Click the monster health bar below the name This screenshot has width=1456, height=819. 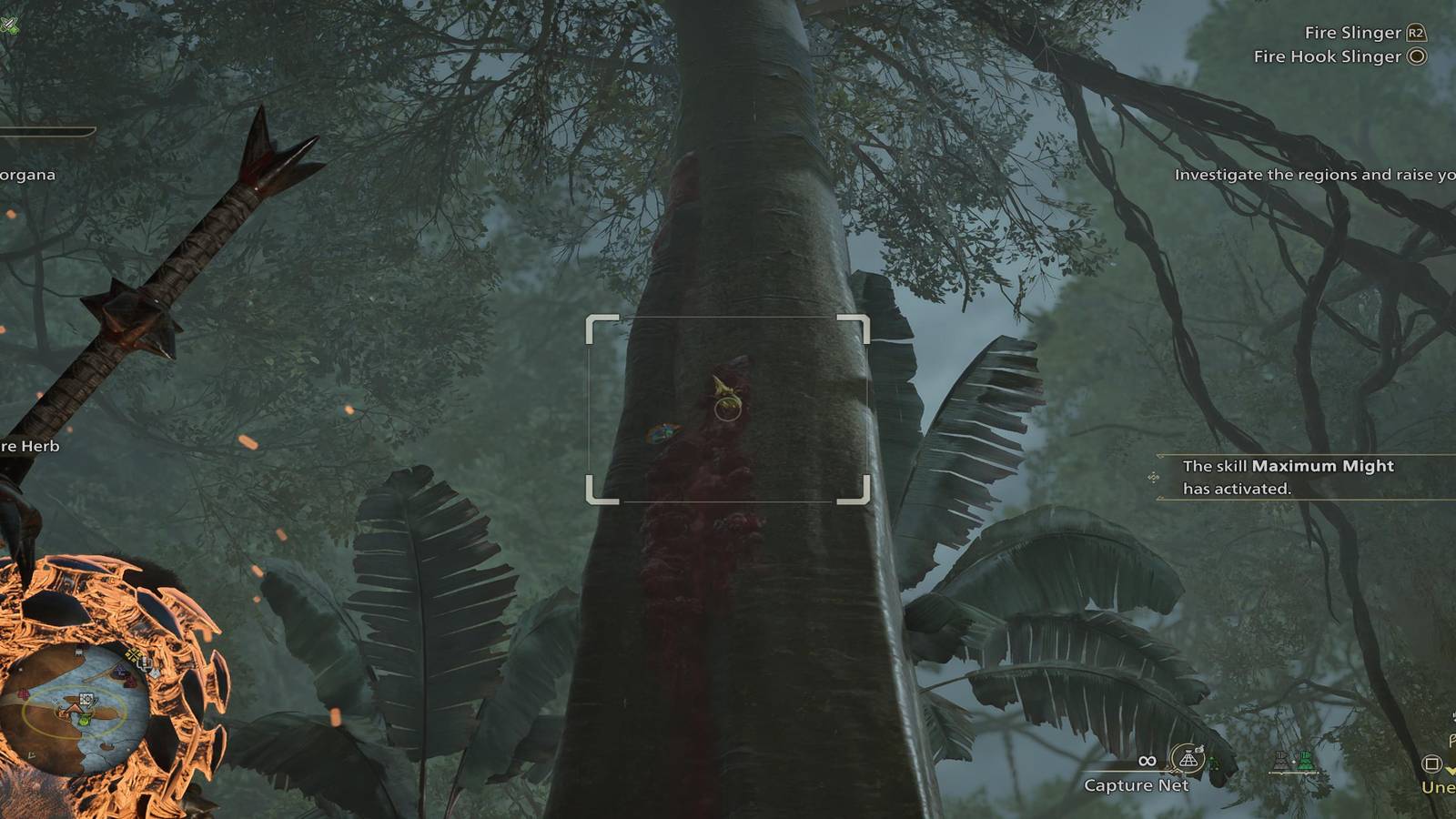click(x=46, y=131)
